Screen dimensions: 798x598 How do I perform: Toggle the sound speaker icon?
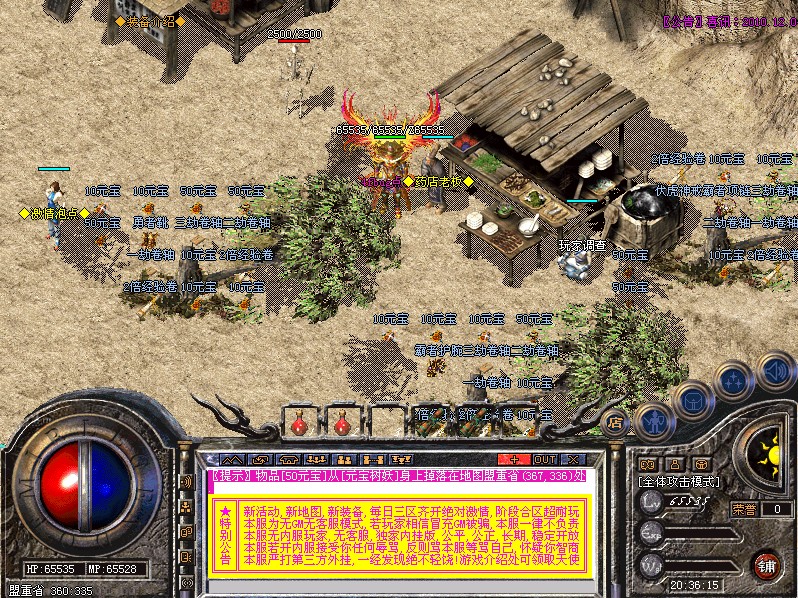(774, 371)
